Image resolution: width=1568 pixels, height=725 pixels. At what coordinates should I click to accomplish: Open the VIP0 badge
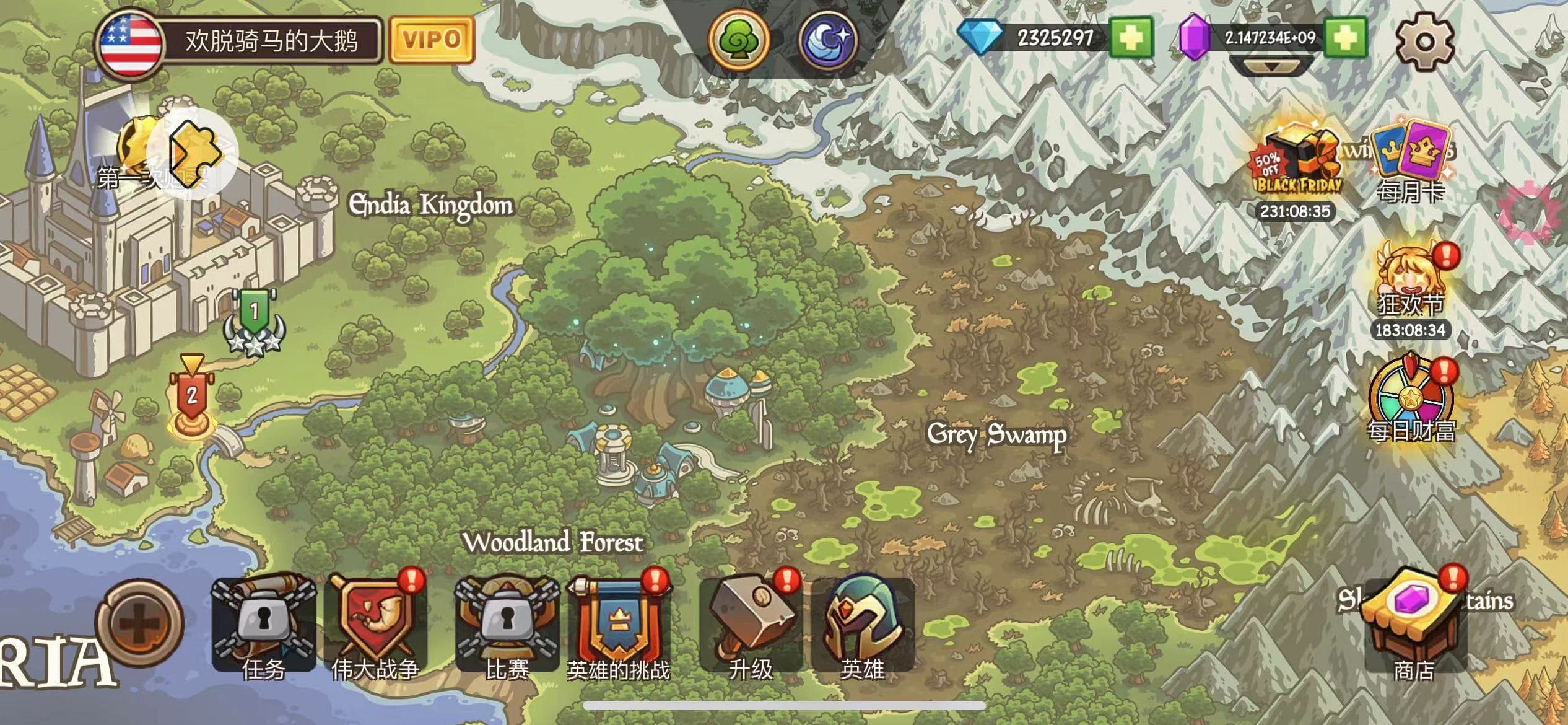[432, 40]
